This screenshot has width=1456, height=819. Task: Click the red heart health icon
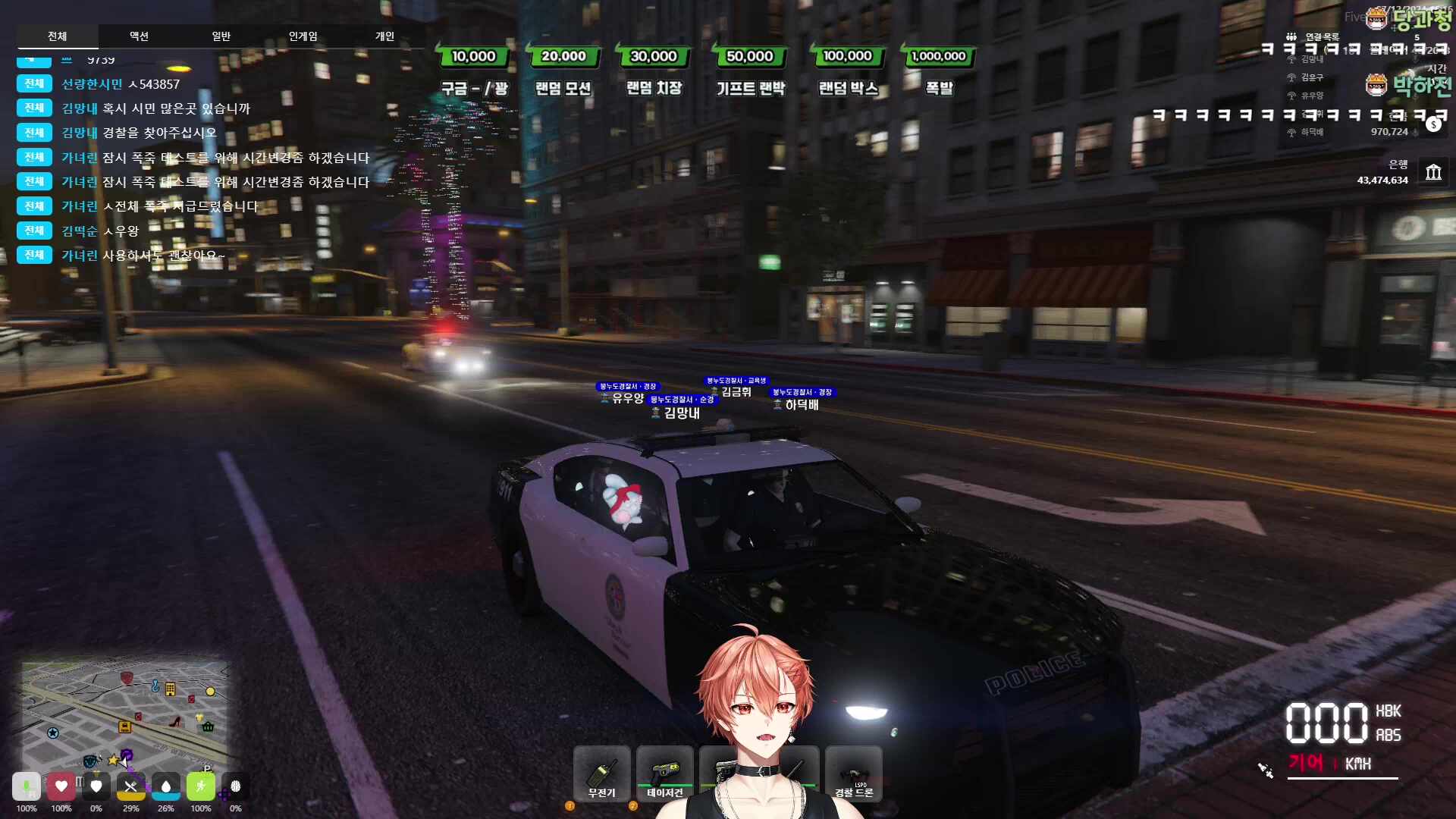click(61, 786)
